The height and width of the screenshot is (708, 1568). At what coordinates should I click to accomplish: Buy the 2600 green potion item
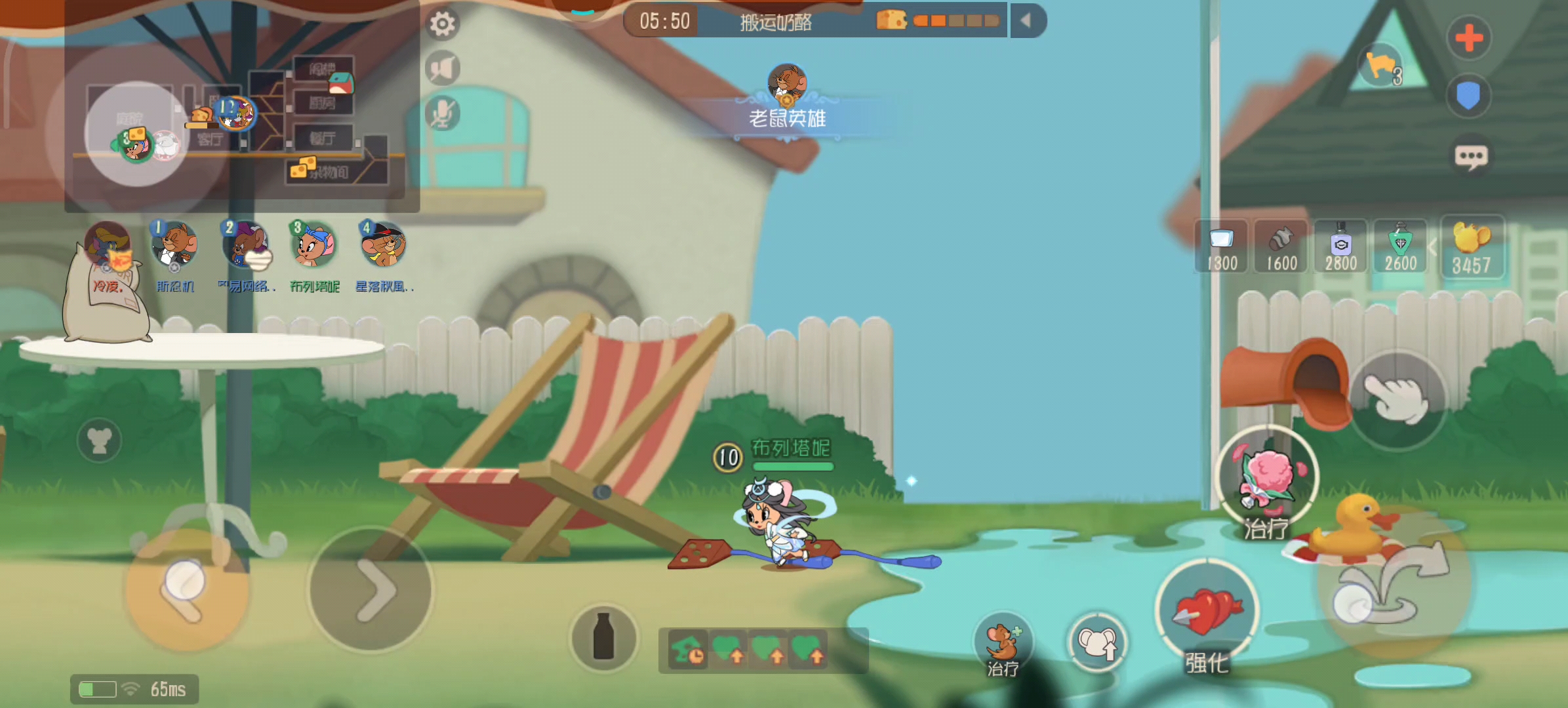[x=1400, y=247]
